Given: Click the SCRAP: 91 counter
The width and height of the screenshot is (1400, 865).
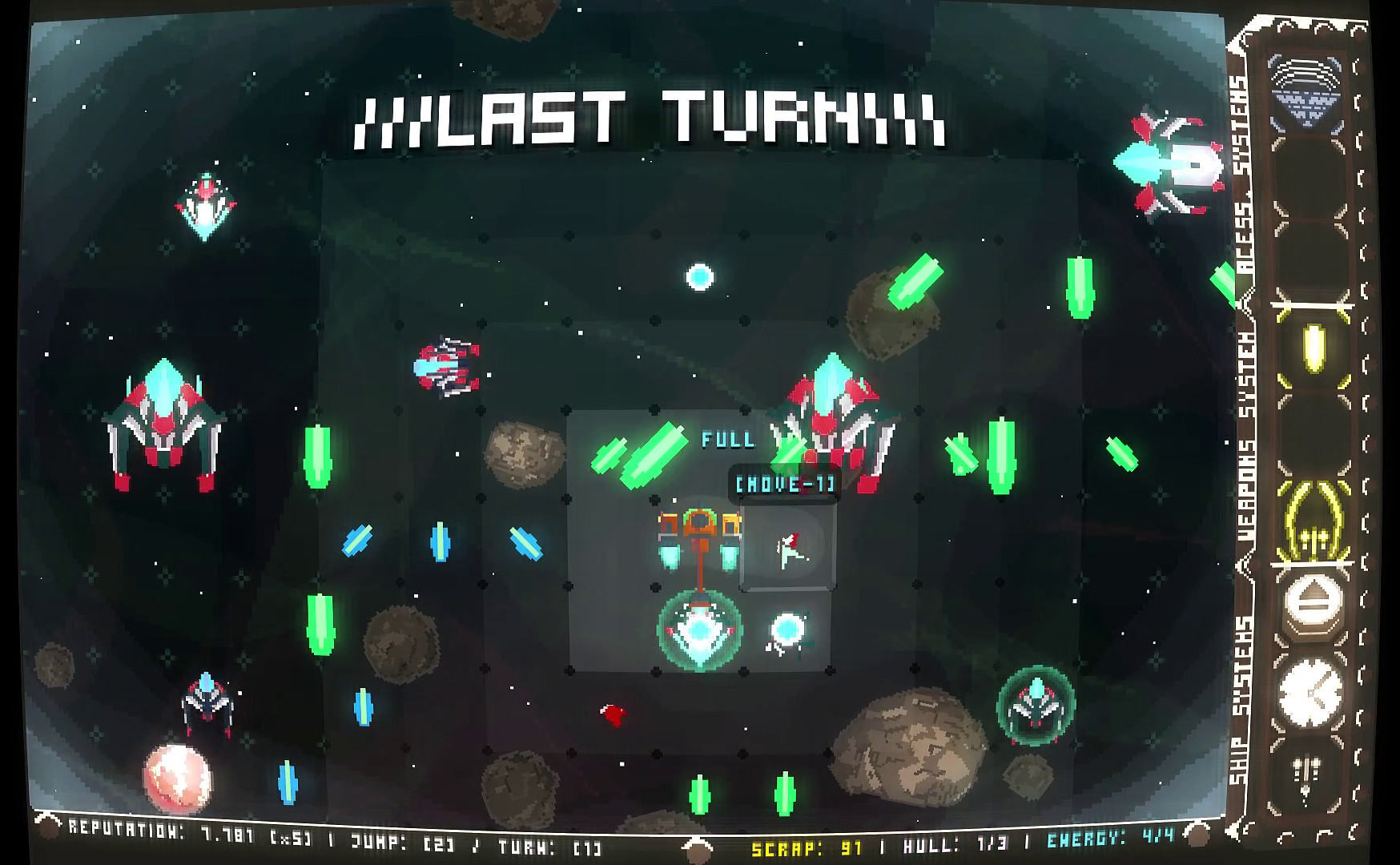Looking at the screenshot, I should click(x=805, y=844).
